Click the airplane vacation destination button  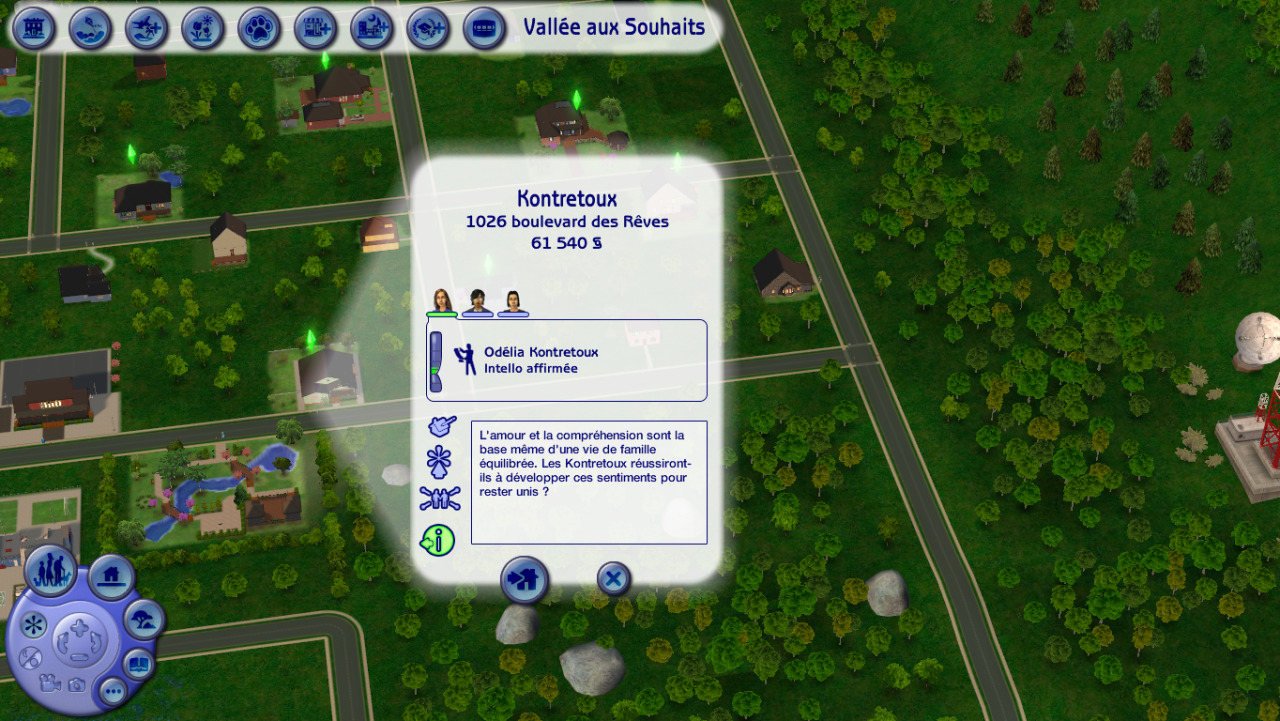coord(146,28)
